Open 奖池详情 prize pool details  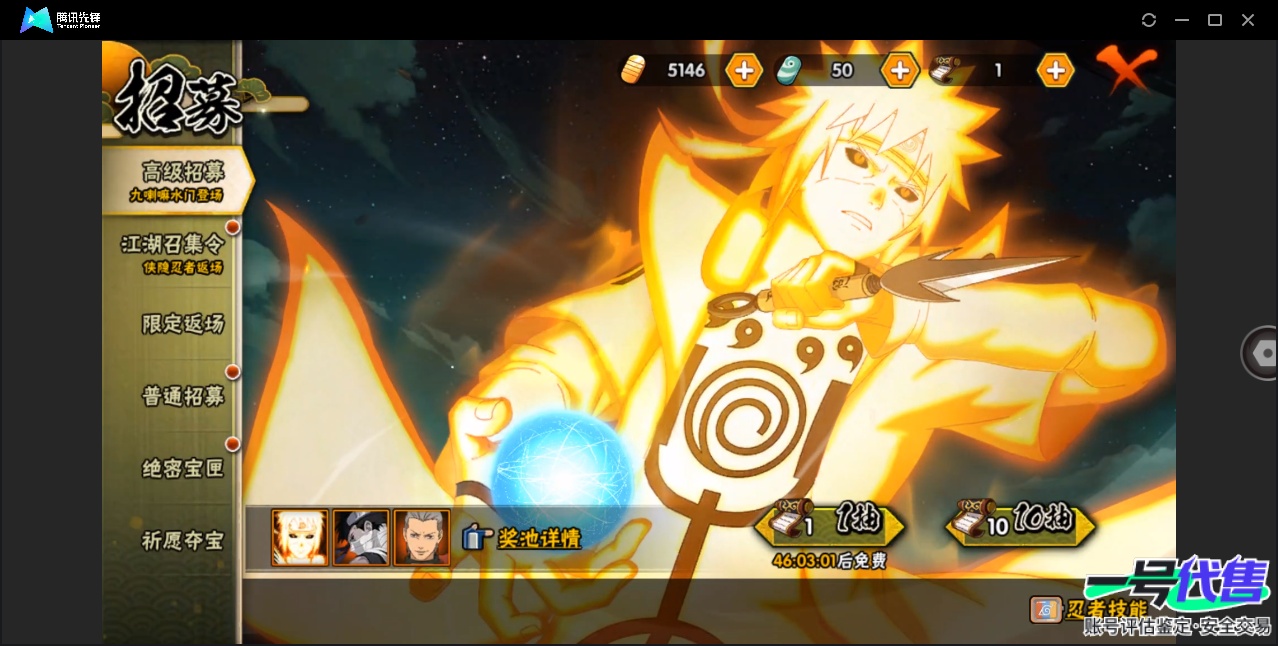pos(523,538)
